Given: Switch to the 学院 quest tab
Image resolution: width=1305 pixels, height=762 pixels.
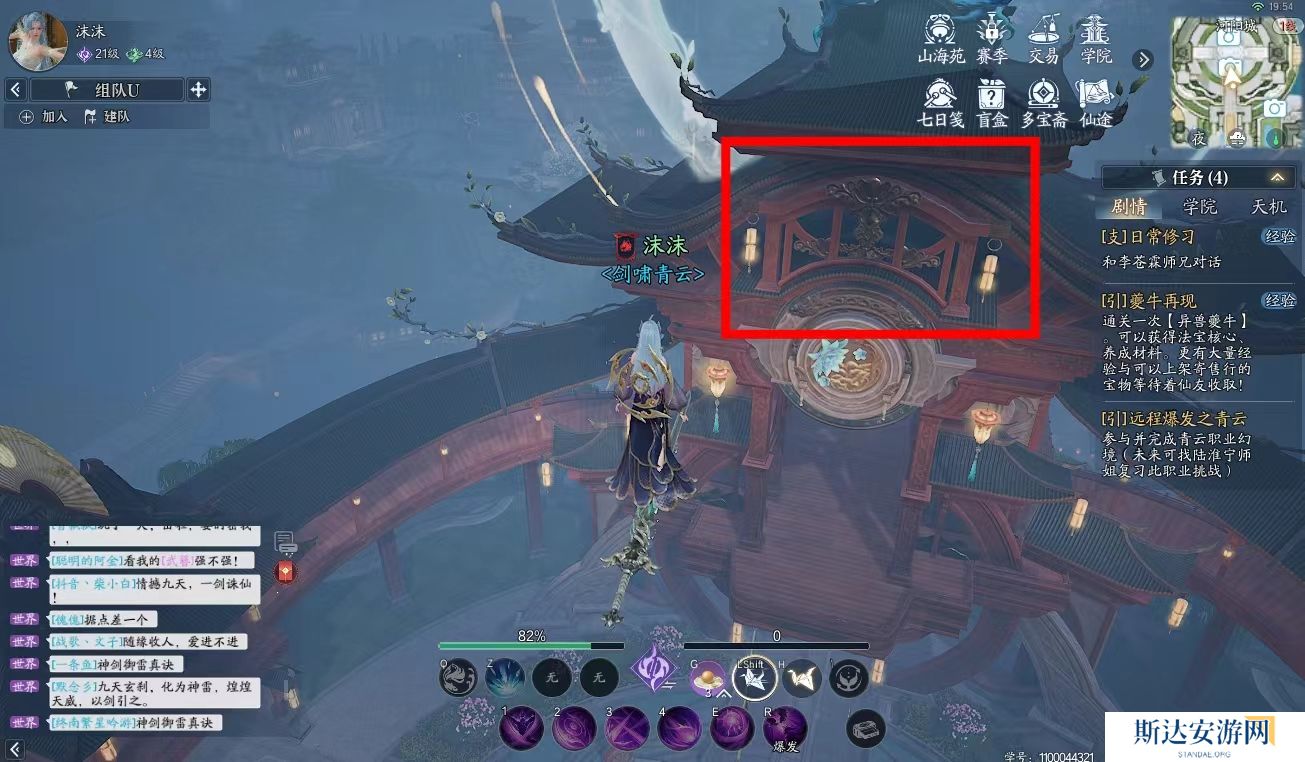Looking at the screenshot, I should pyautogui.click(x=1200, y=207).
